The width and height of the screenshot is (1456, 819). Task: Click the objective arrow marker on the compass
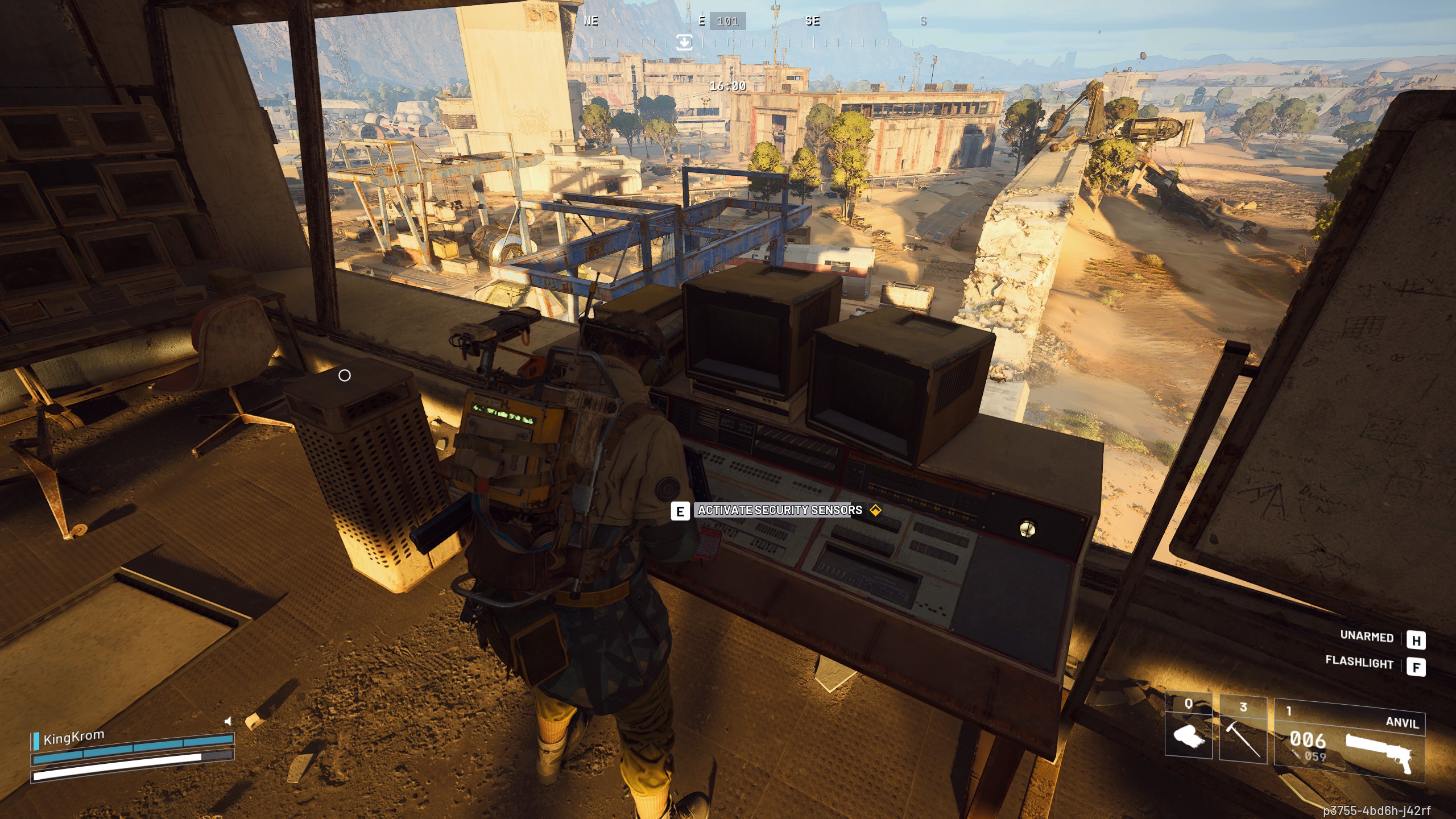point(685,41)
